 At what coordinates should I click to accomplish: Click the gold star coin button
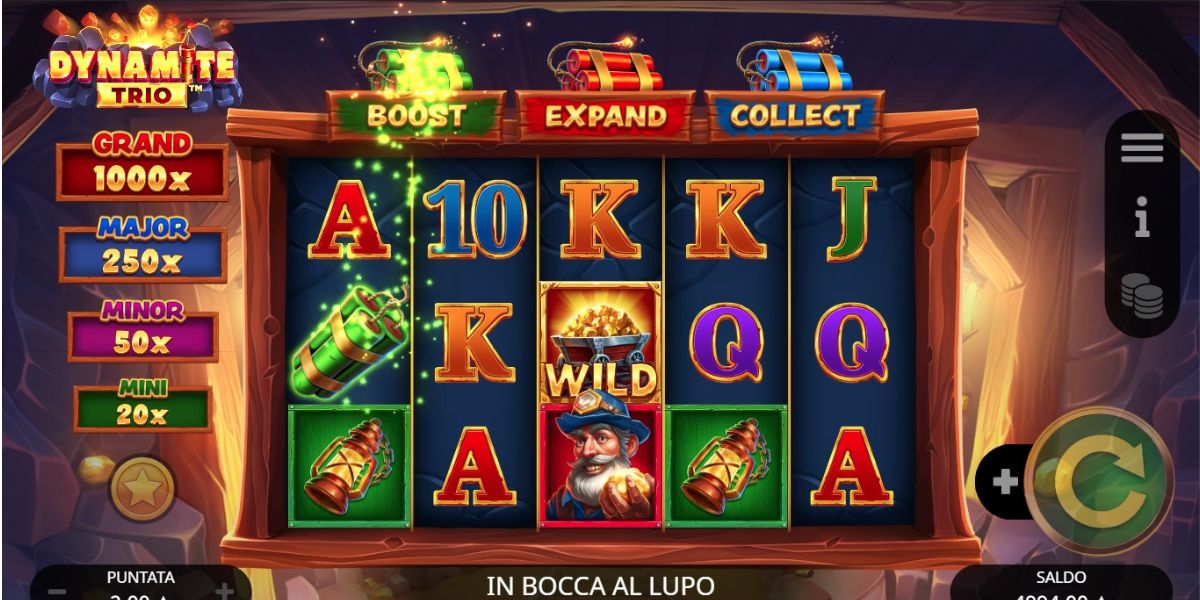(142, 489)
